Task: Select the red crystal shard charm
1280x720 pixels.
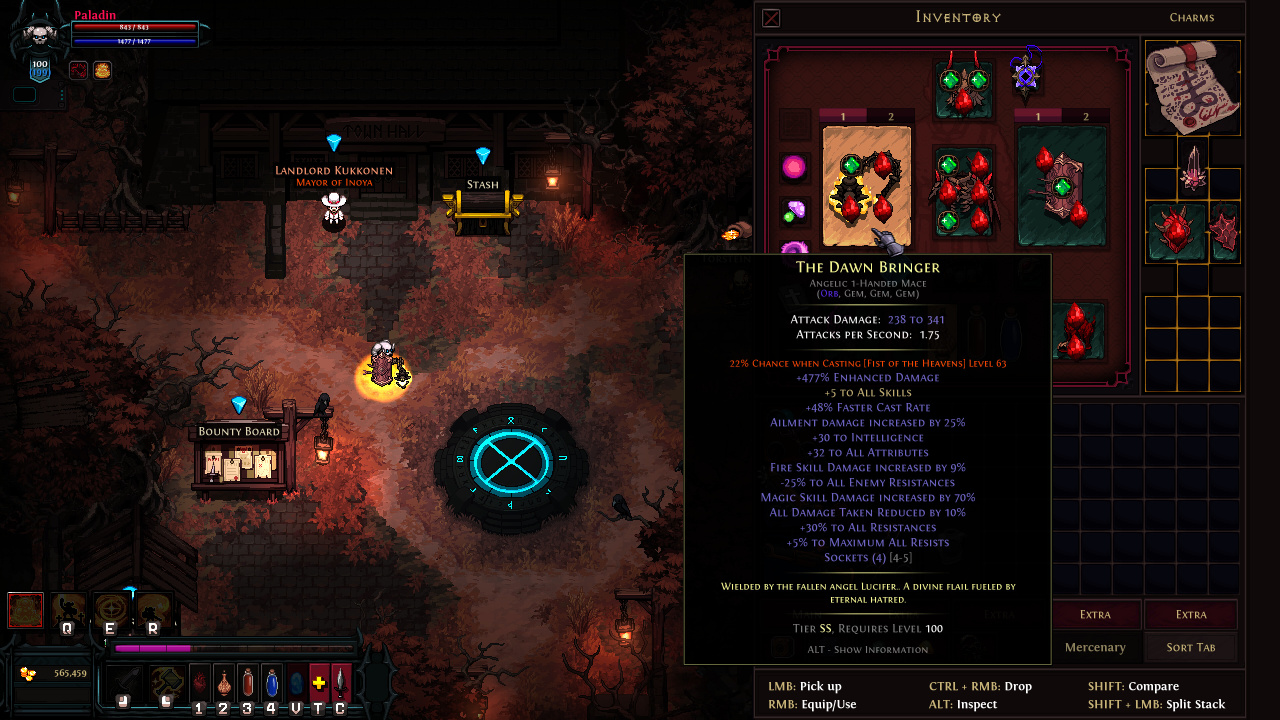Action: 1193,167
